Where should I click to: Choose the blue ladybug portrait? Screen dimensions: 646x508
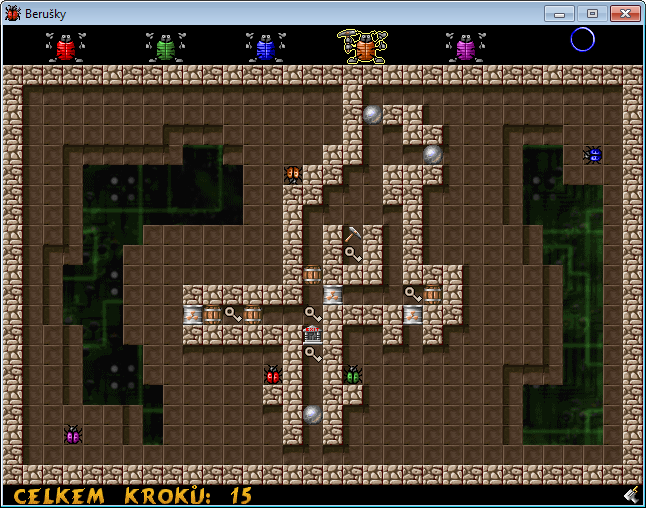265,47
